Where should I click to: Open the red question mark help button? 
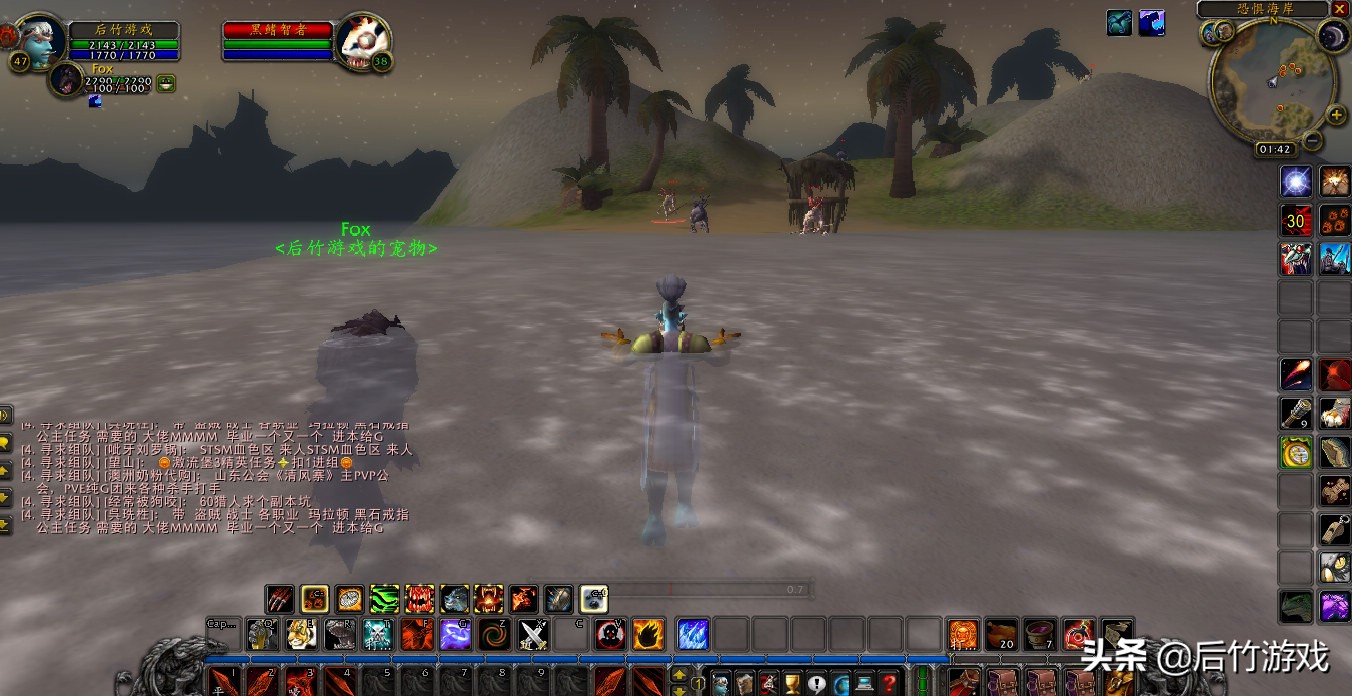click(x=889, y=684)
